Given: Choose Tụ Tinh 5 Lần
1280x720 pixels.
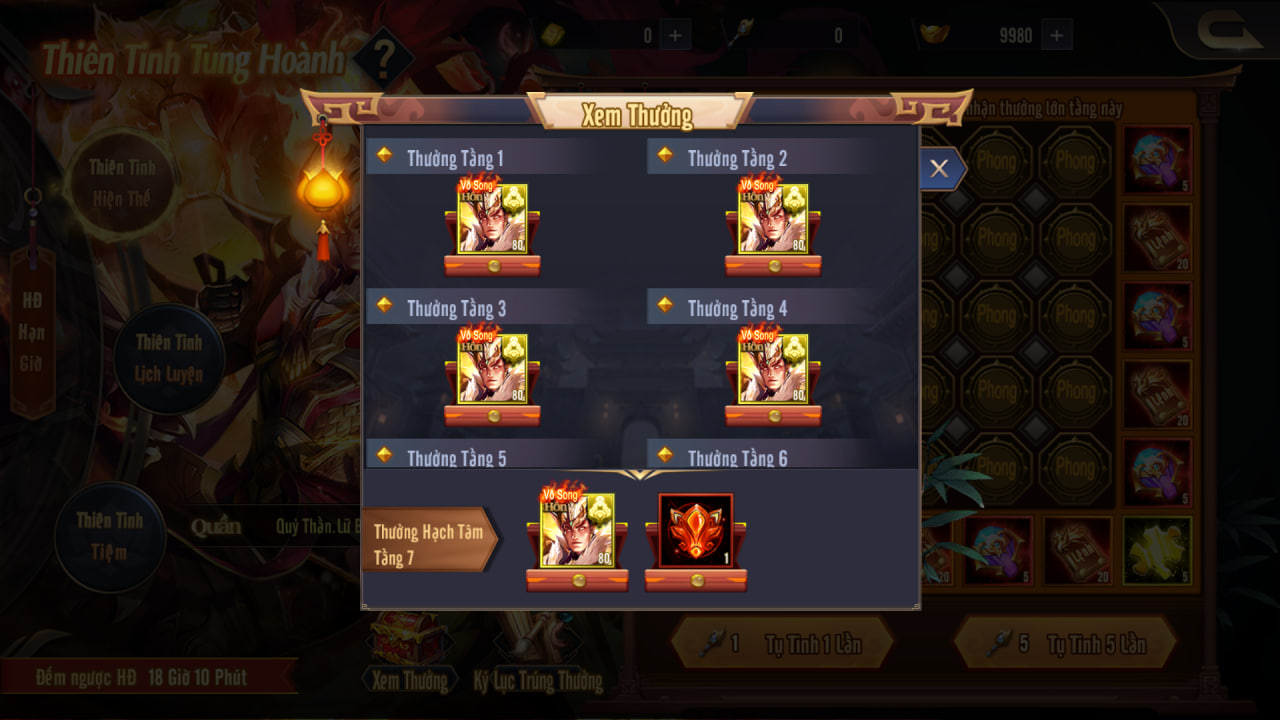Looking at the screenshot, I should pos(1064,643).
